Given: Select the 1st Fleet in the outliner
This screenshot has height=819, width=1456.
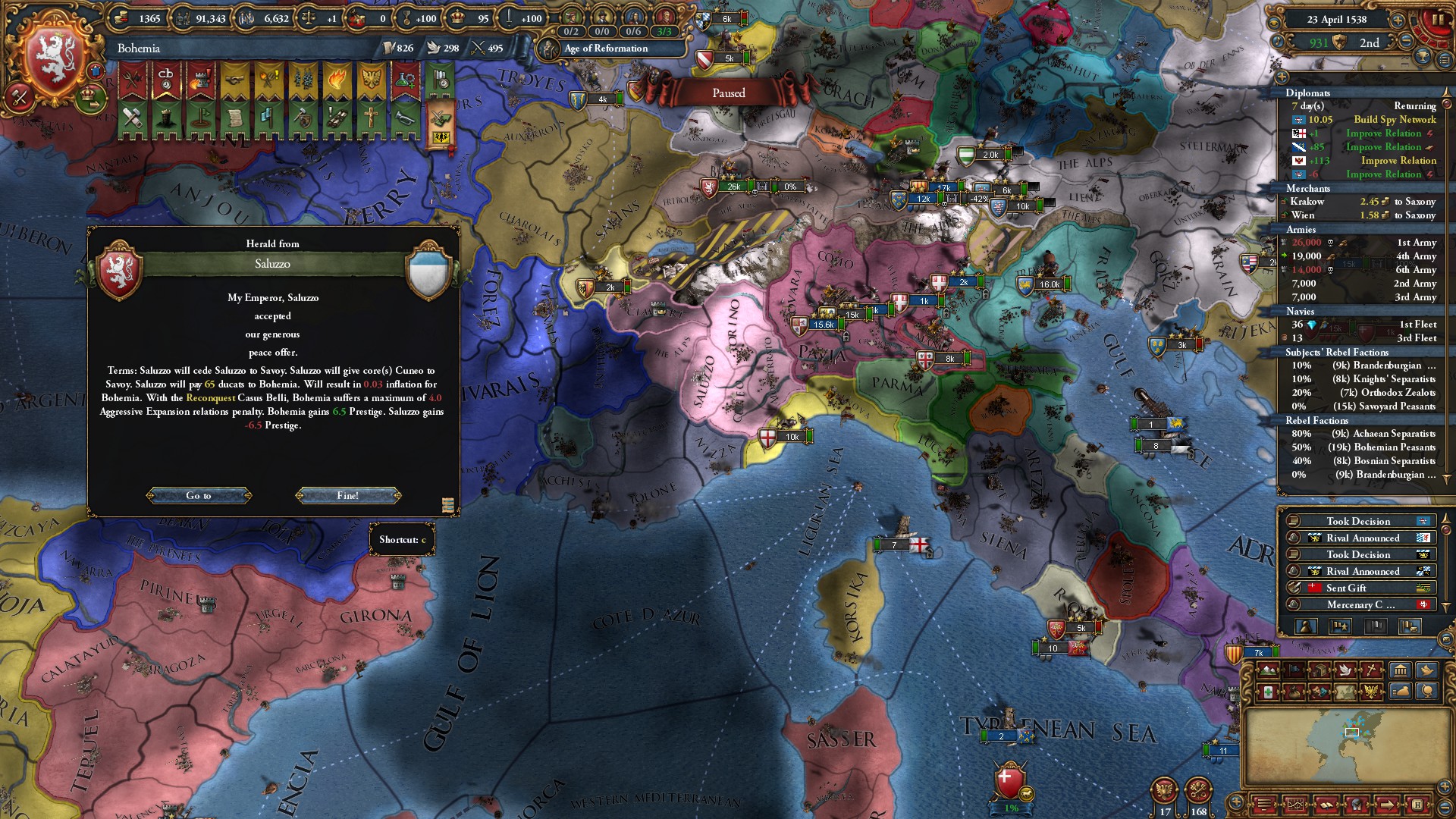Looking at the screenshot, I should click(1417, 325).
